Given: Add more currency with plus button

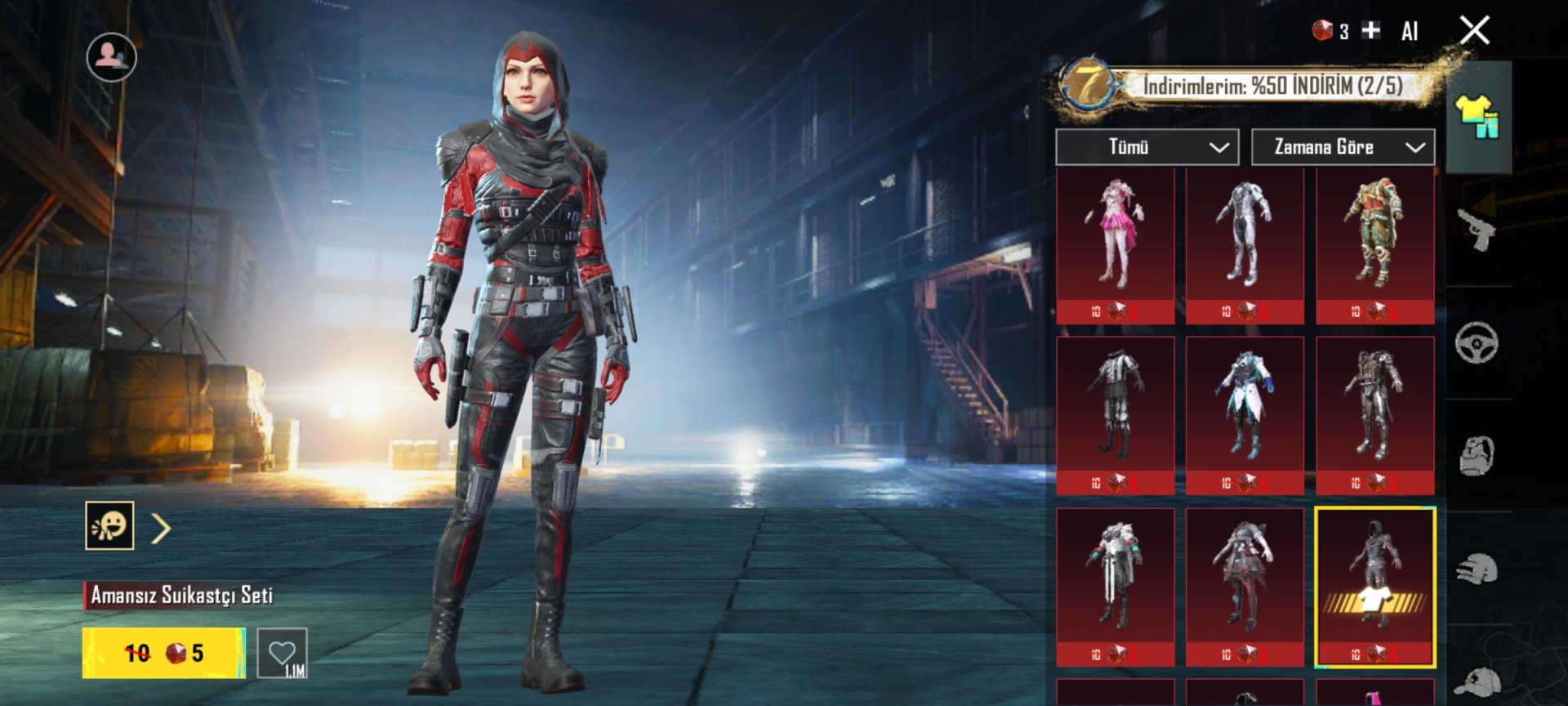Looking at the screenshot, I should pos(1371,31).
